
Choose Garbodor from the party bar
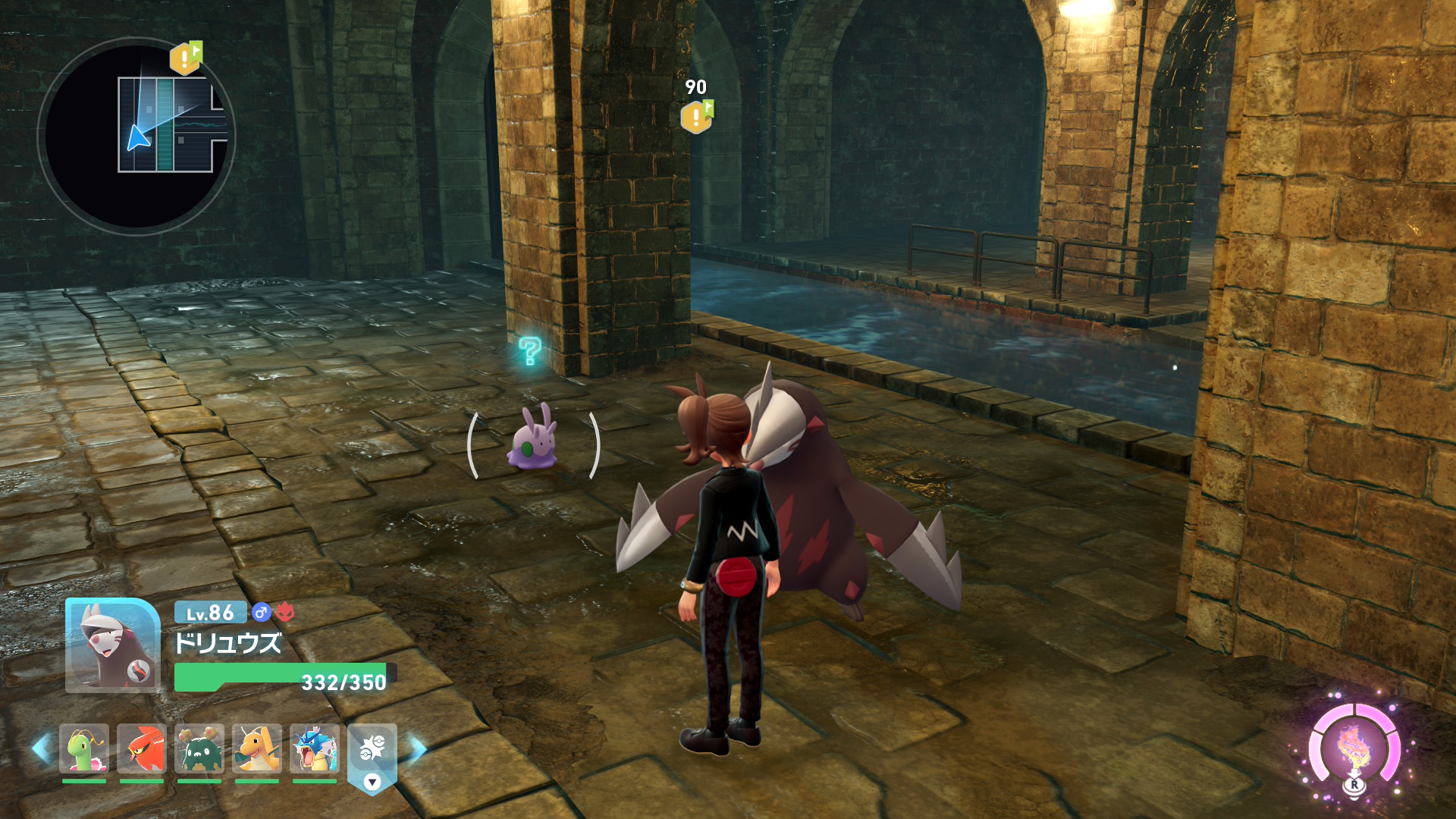point(199,748)
